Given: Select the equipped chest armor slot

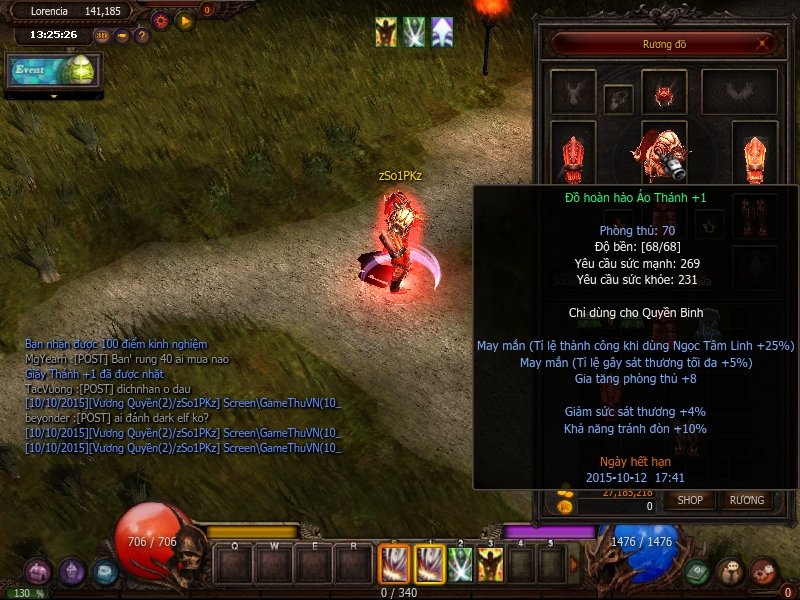Looking at the screenshot, I should click(662, 150).
